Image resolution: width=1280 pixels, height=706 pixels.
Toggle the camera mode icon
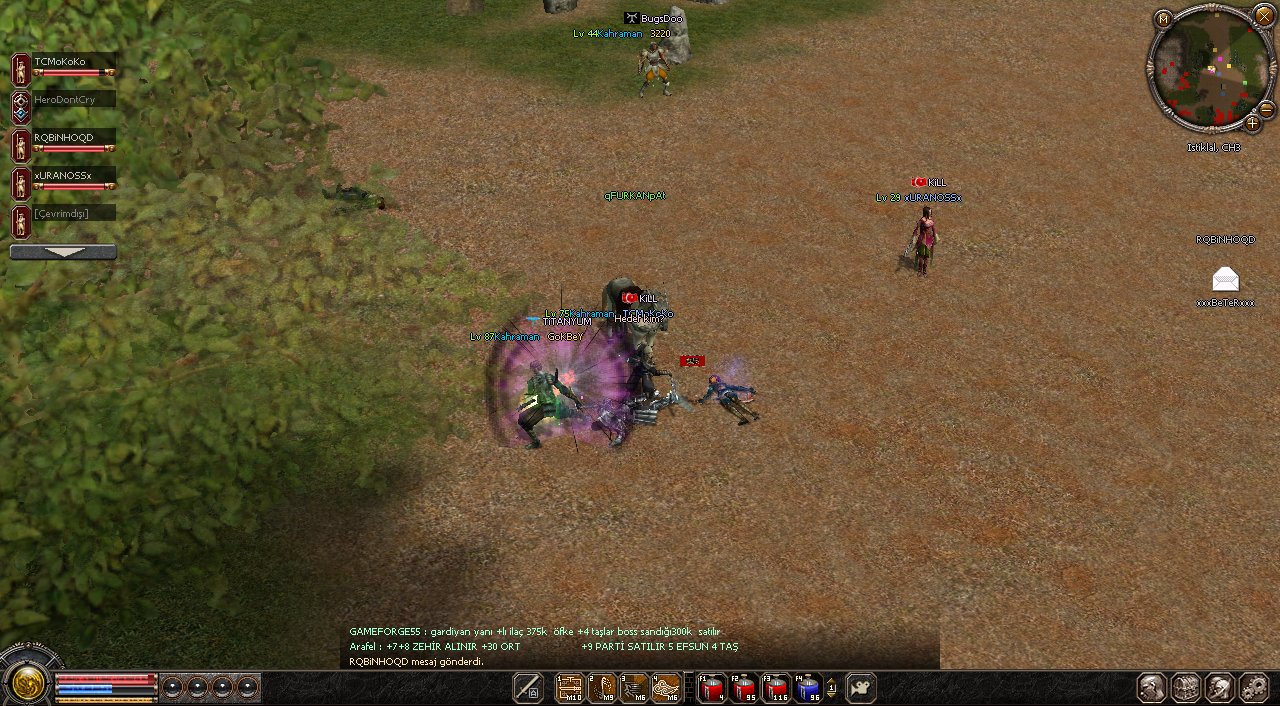pos(860,688)
